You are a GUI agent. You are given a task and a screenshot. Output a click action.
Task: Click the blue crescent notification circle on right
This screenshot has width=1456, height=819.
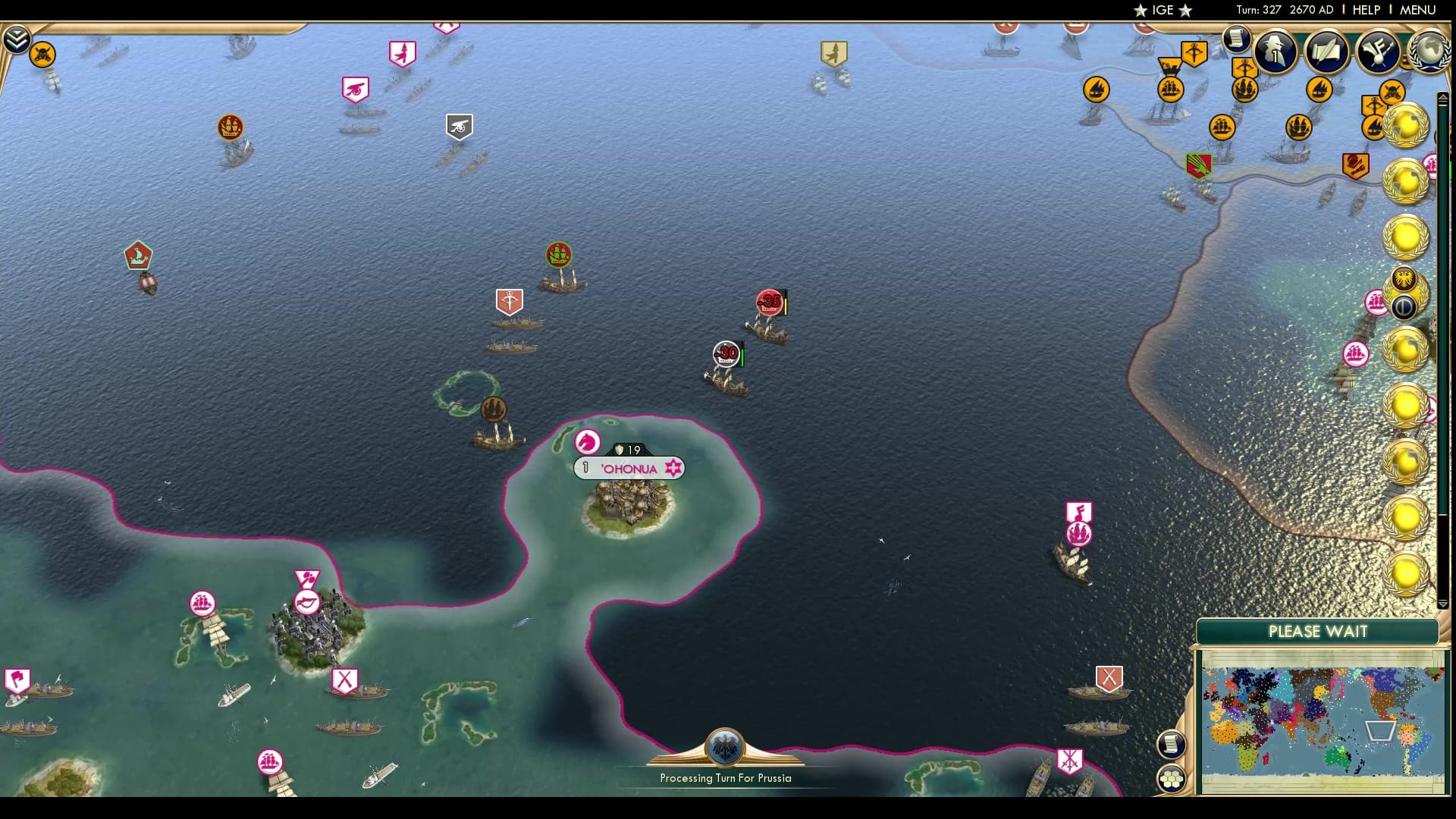point(1404,305)
